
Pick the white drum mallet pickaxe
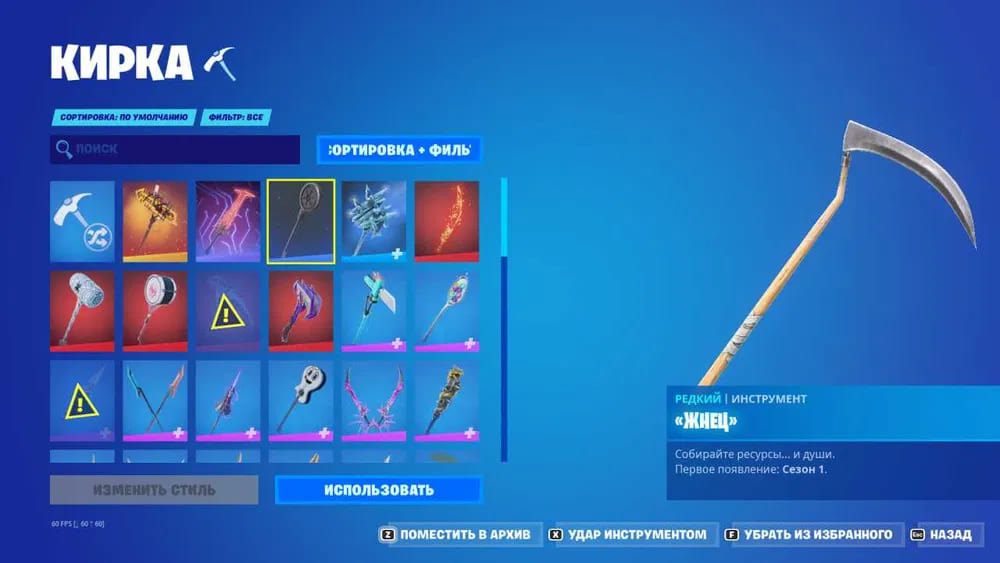155,311
